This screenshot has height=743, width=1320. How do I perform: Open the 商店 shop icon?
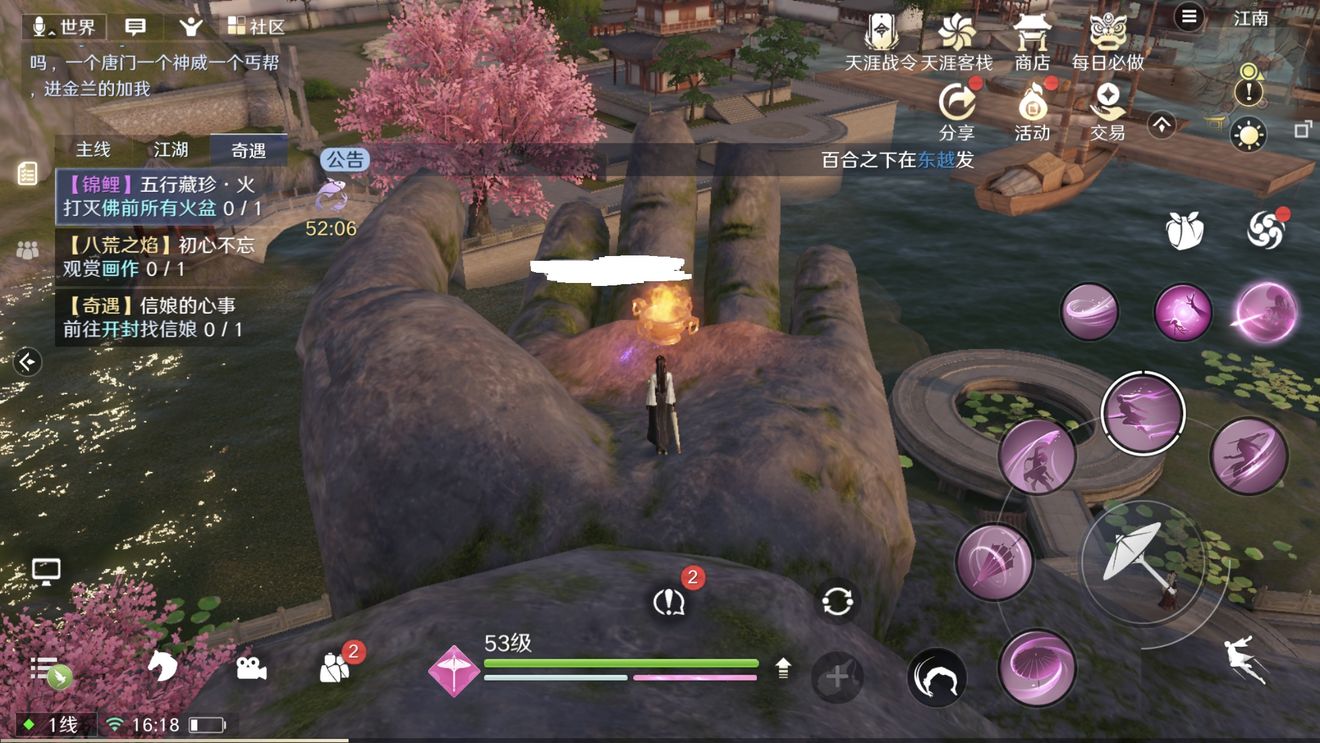coord(1033,38)
